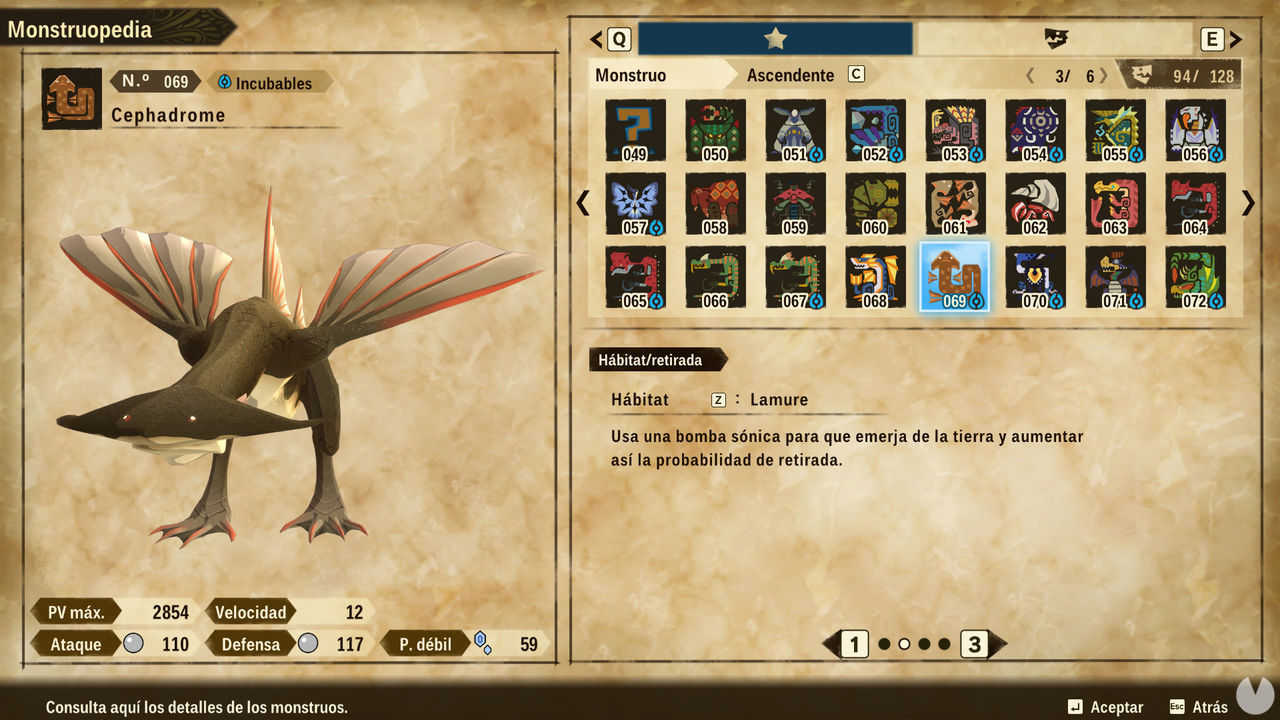Click the right arrow beside the monster grid
This screenshot has height=720, width=1280.
[1247, 203]
